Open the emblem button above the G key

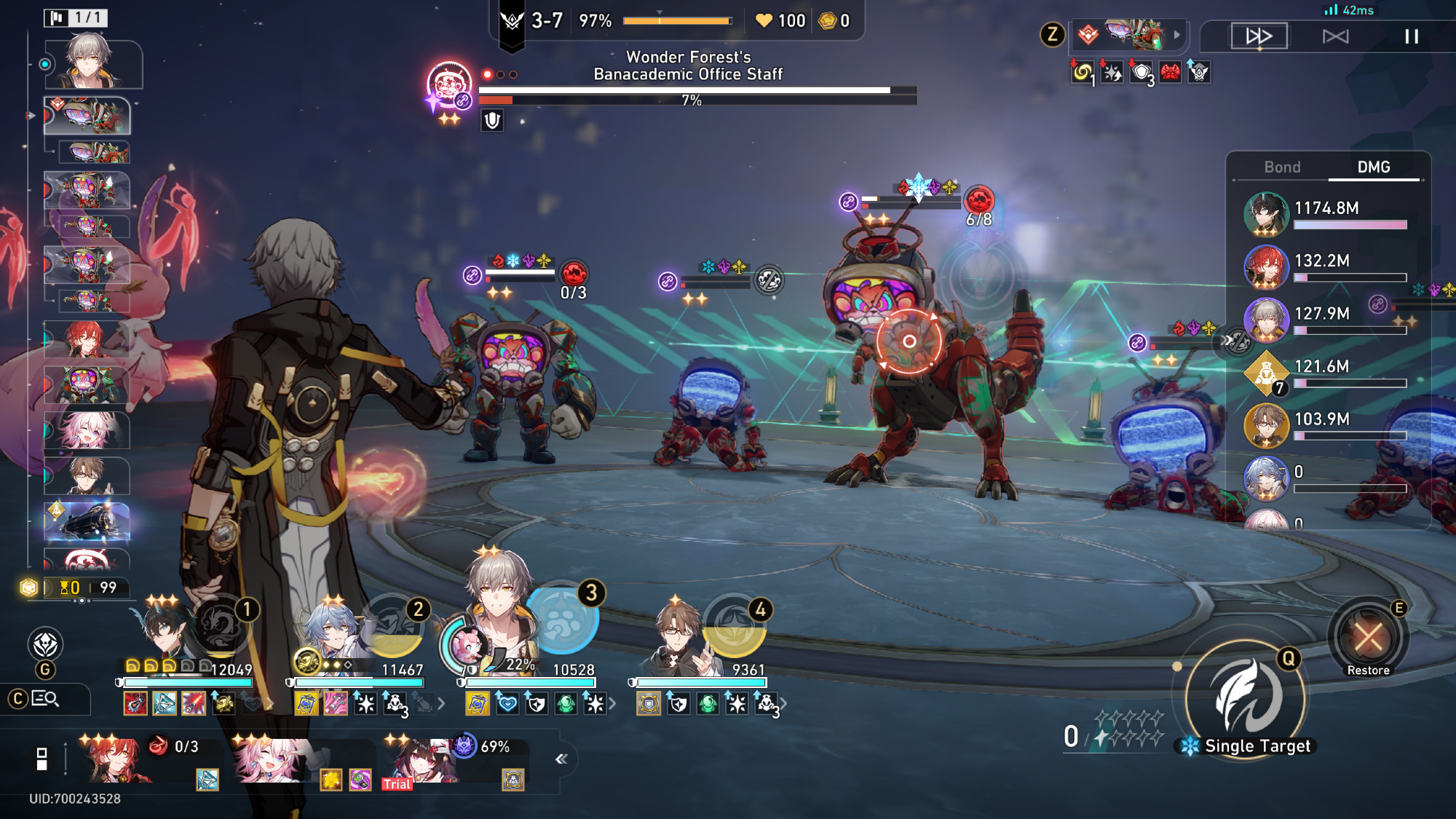(45, 644)
